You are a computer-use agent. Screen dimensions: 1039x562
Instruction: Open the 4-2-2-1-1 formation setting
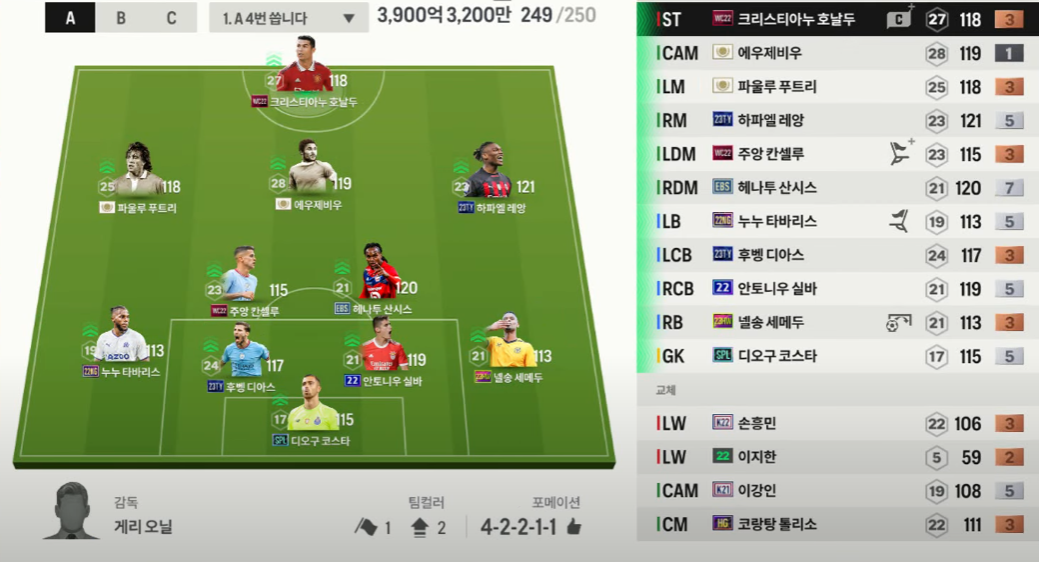tap(530, 526)
